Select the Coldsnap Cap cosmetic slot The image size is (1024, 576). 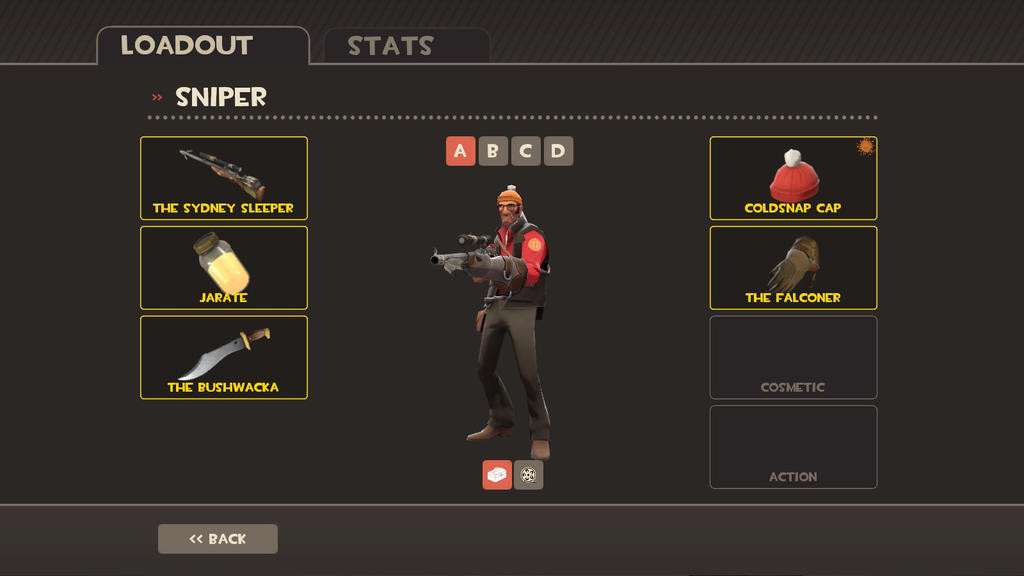[793, 178]
